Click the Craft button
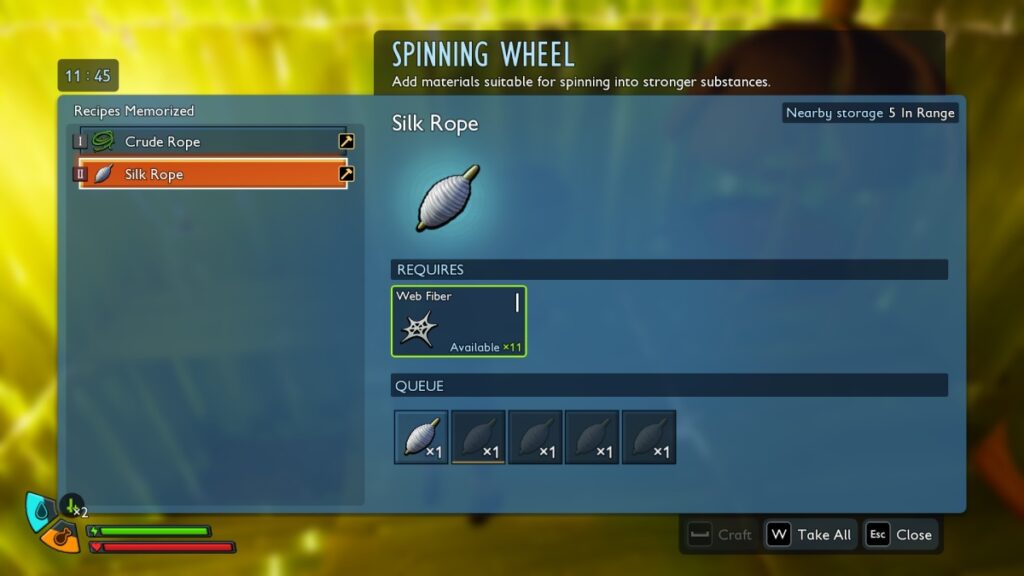Screen dimensions: 1024x576 pyautogui.click(x=720, y=535)
